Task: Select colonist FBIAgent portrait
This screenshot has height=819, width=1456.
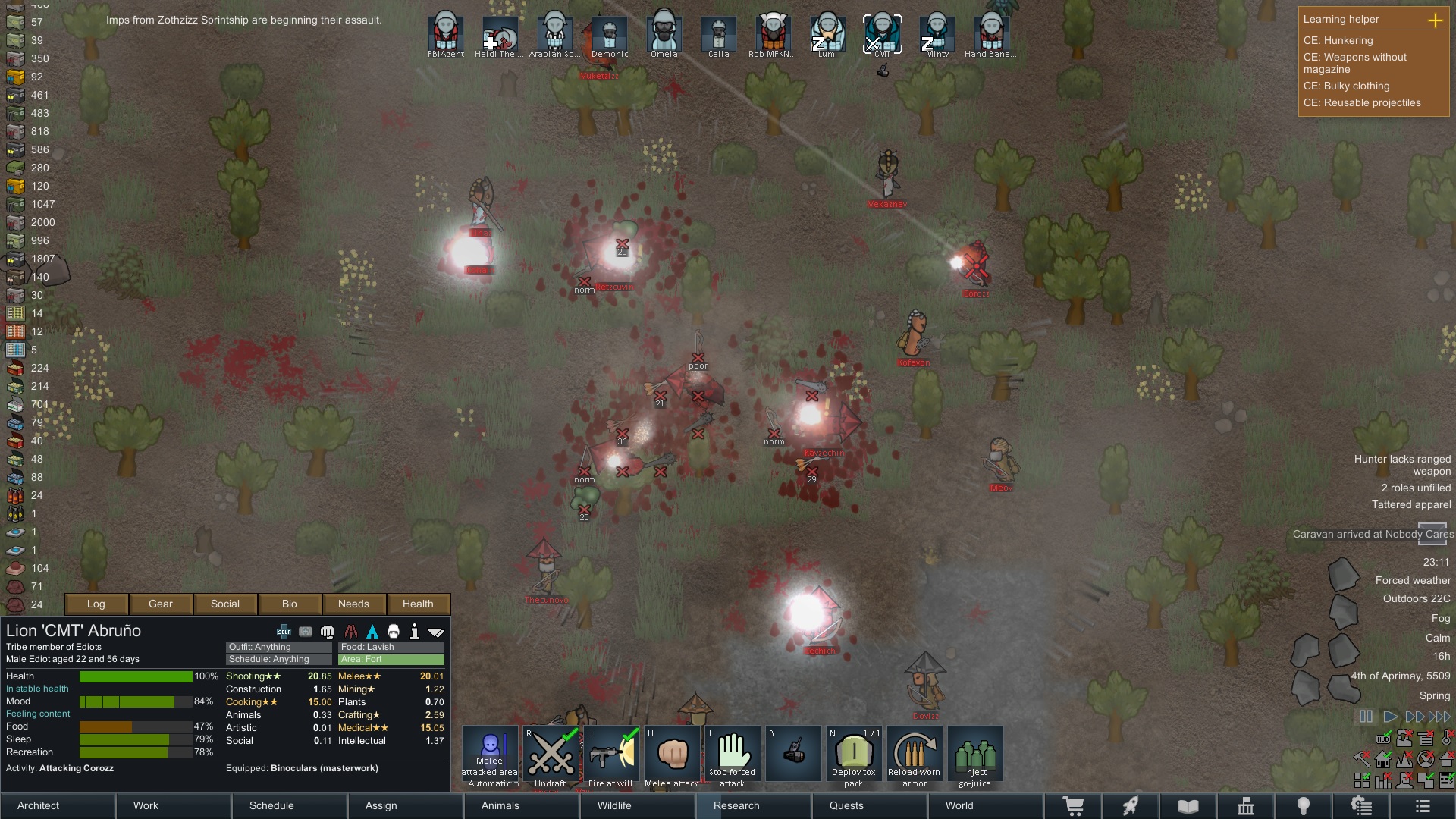Action: coord(446,33)
